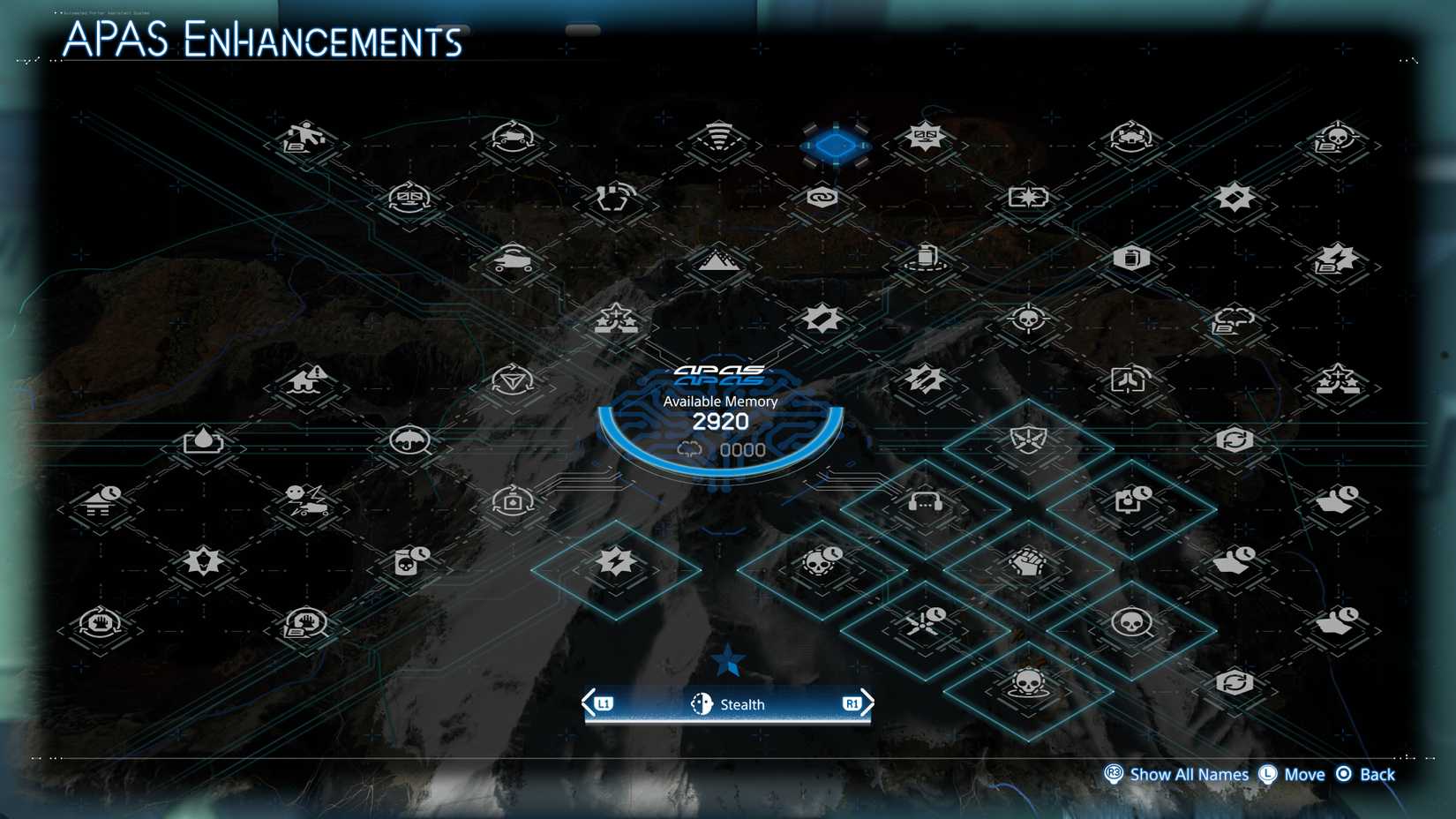The width and height of the screenshot is (1456, 819).
Task: Select the highlighted blue diamond node
Action: tap(835, 146)
